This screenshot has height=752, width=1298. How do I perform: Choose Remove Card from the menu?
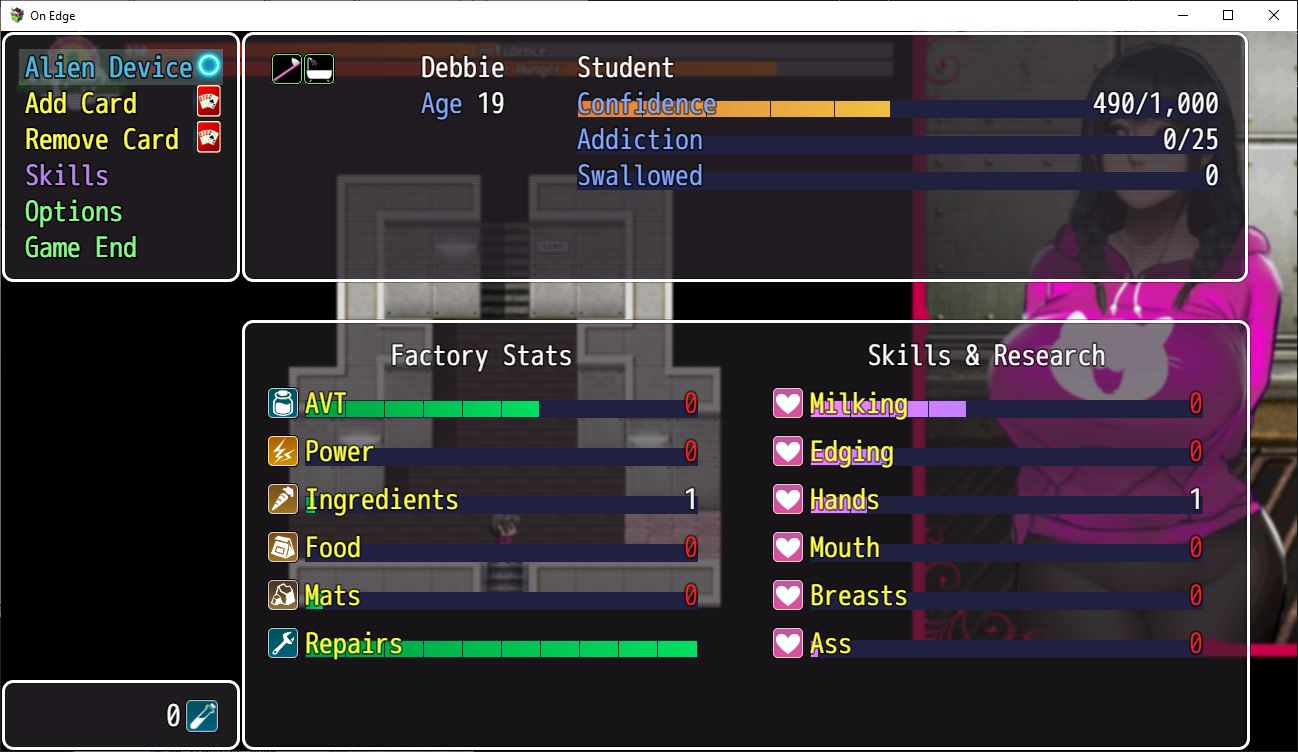[x=100, y=139]
